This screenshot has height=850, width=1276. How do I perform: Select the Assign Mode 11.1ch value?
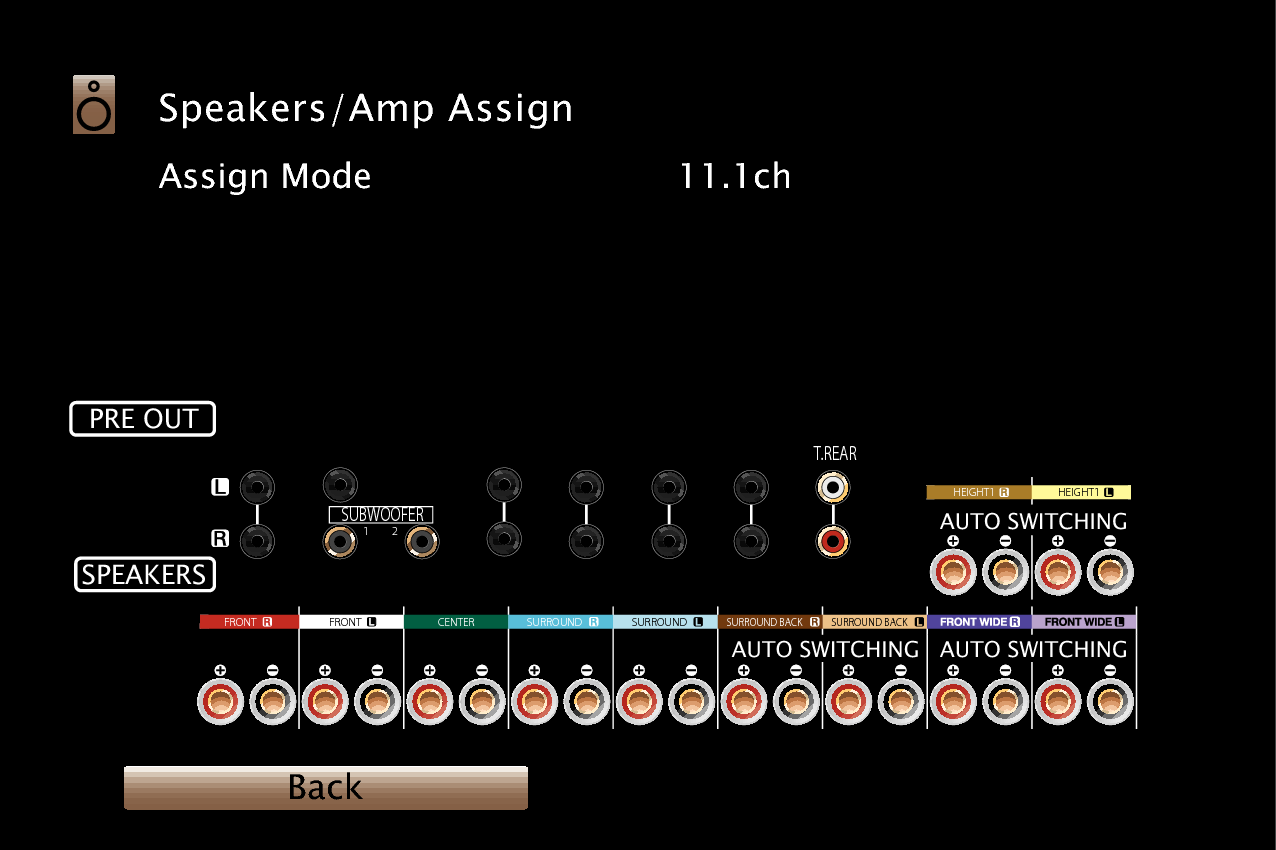[734, 177]
